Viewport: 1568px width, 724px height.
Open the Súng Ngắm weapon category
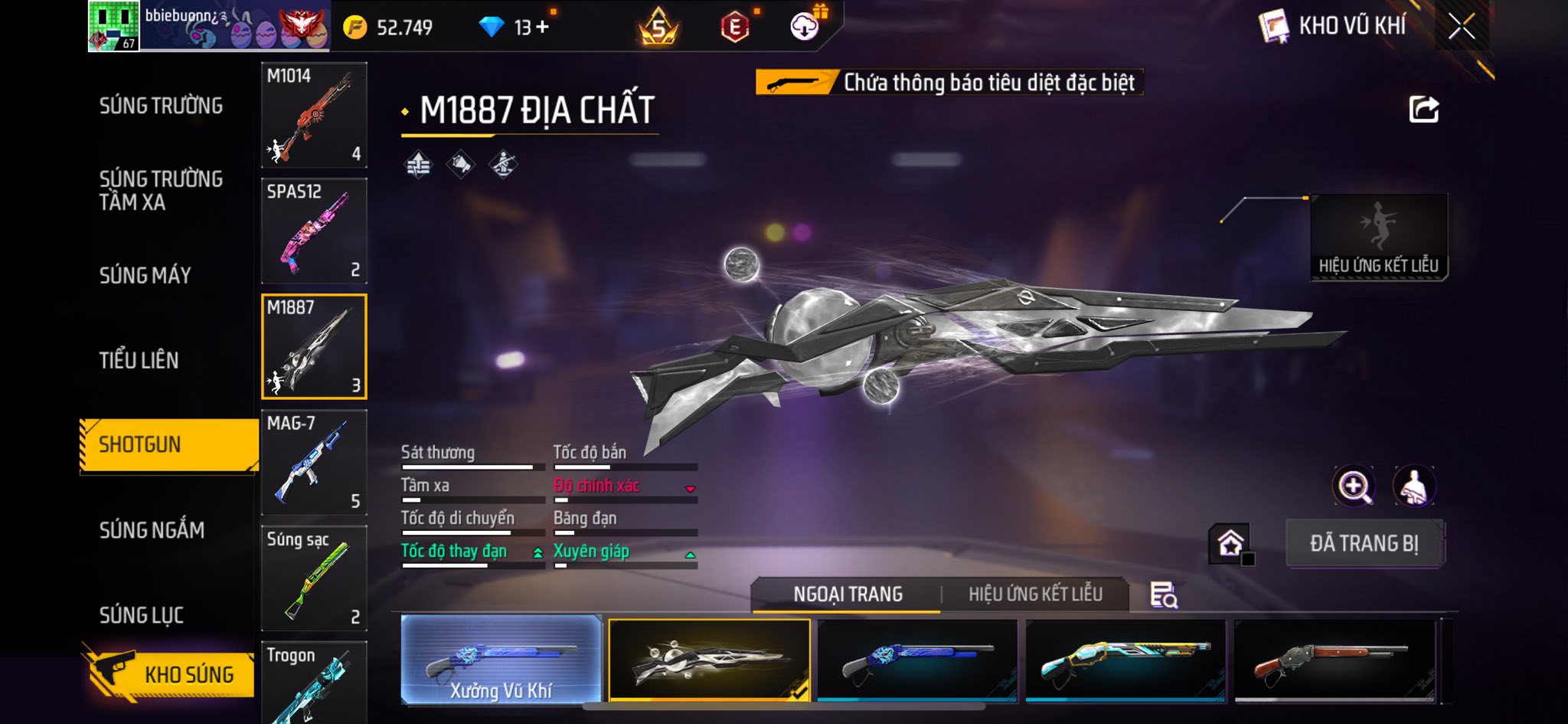[x=152, y=529]
